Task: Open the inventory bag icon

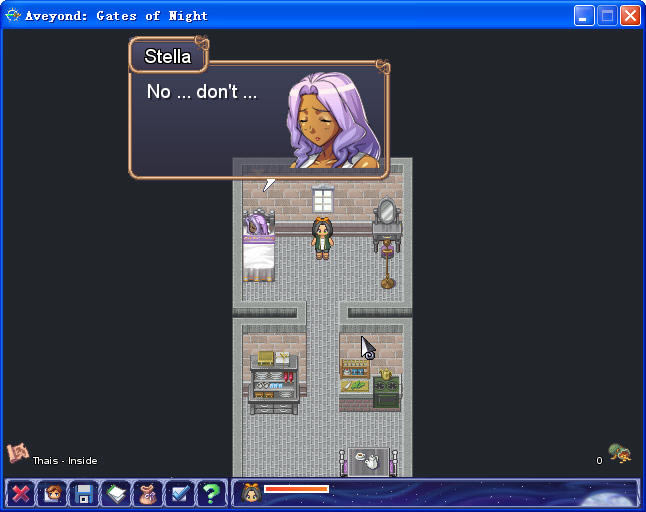Action: click(x=148, y=493)
